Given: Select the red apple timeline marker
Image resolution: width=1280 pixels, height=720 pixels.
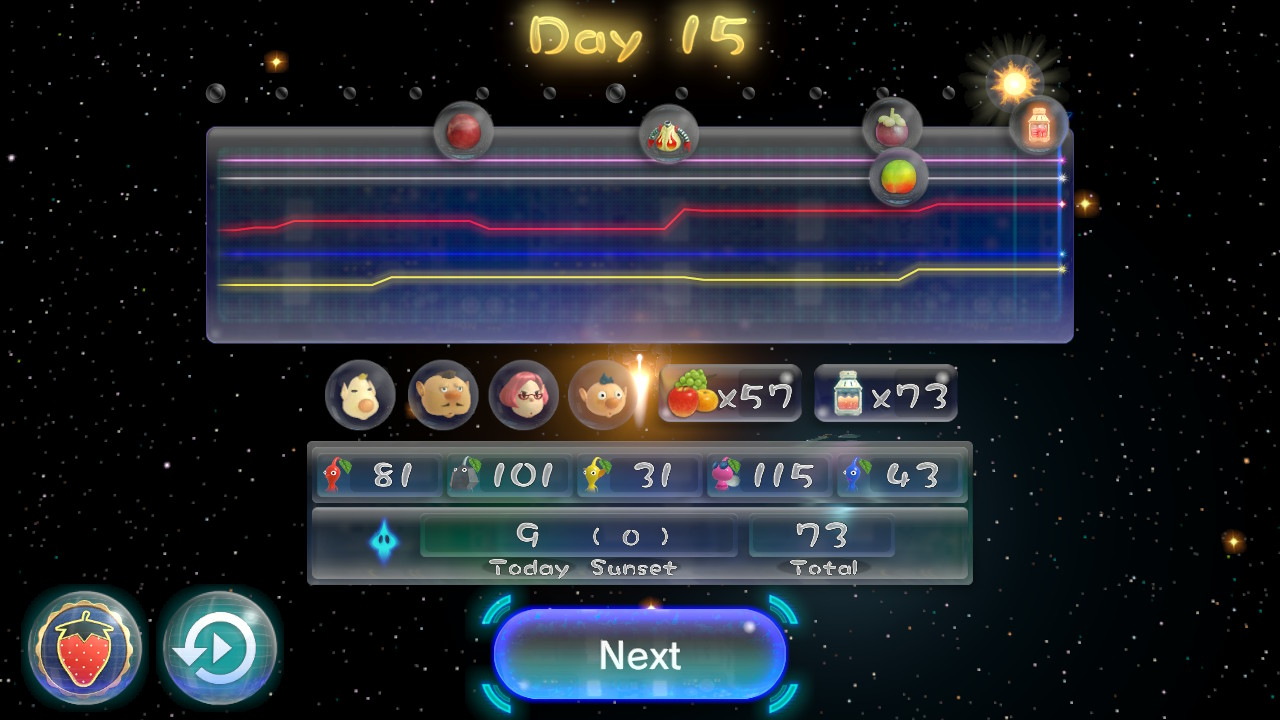Looking at the screenshot, I should [463, 131].
